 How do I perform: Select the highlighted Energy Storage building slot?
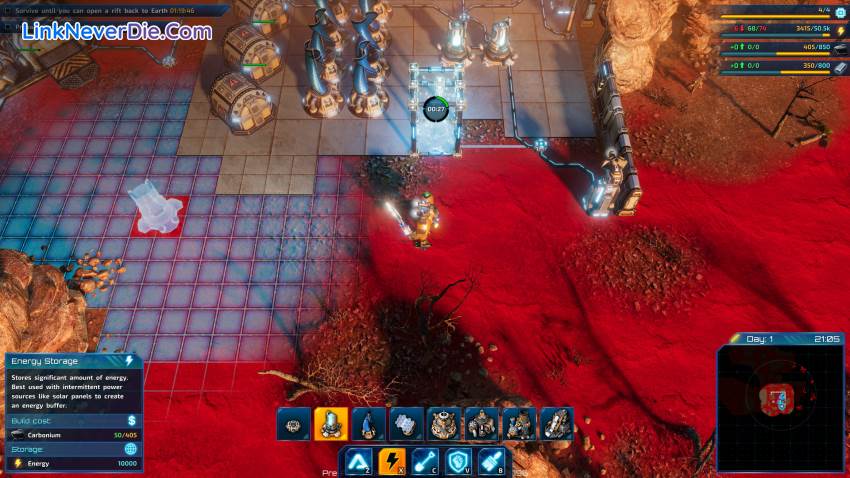tap(331, 424)
